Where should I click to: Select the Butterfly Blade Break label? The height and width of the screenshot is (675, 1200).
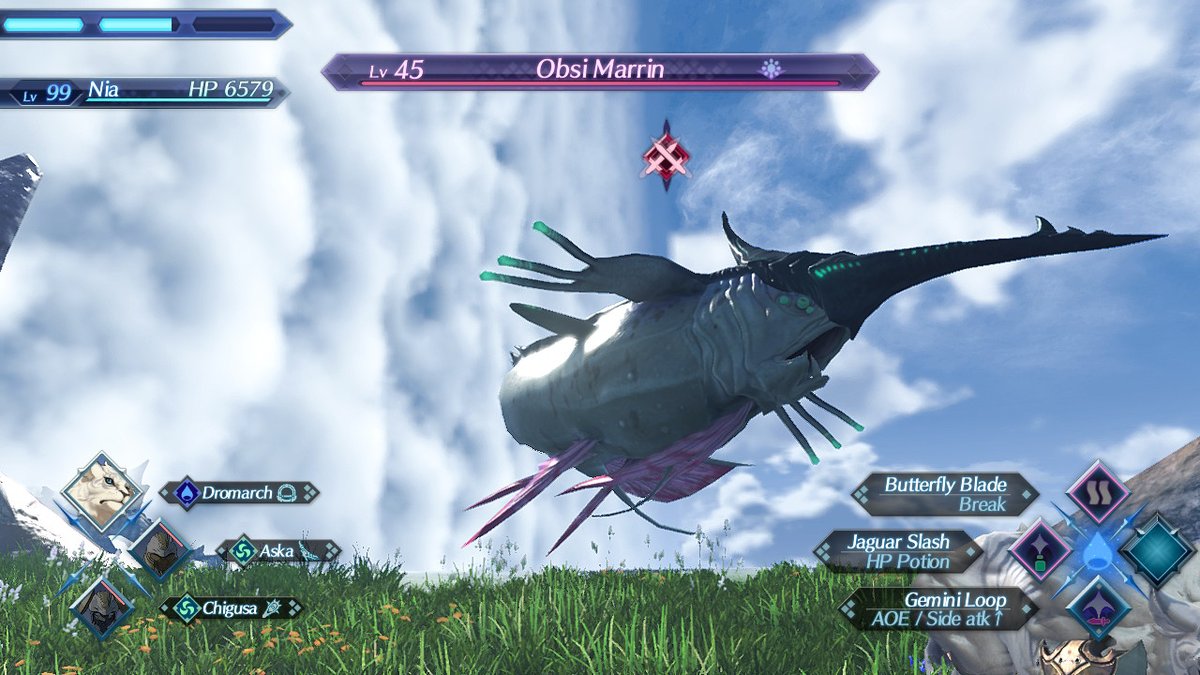click(944, 494)
